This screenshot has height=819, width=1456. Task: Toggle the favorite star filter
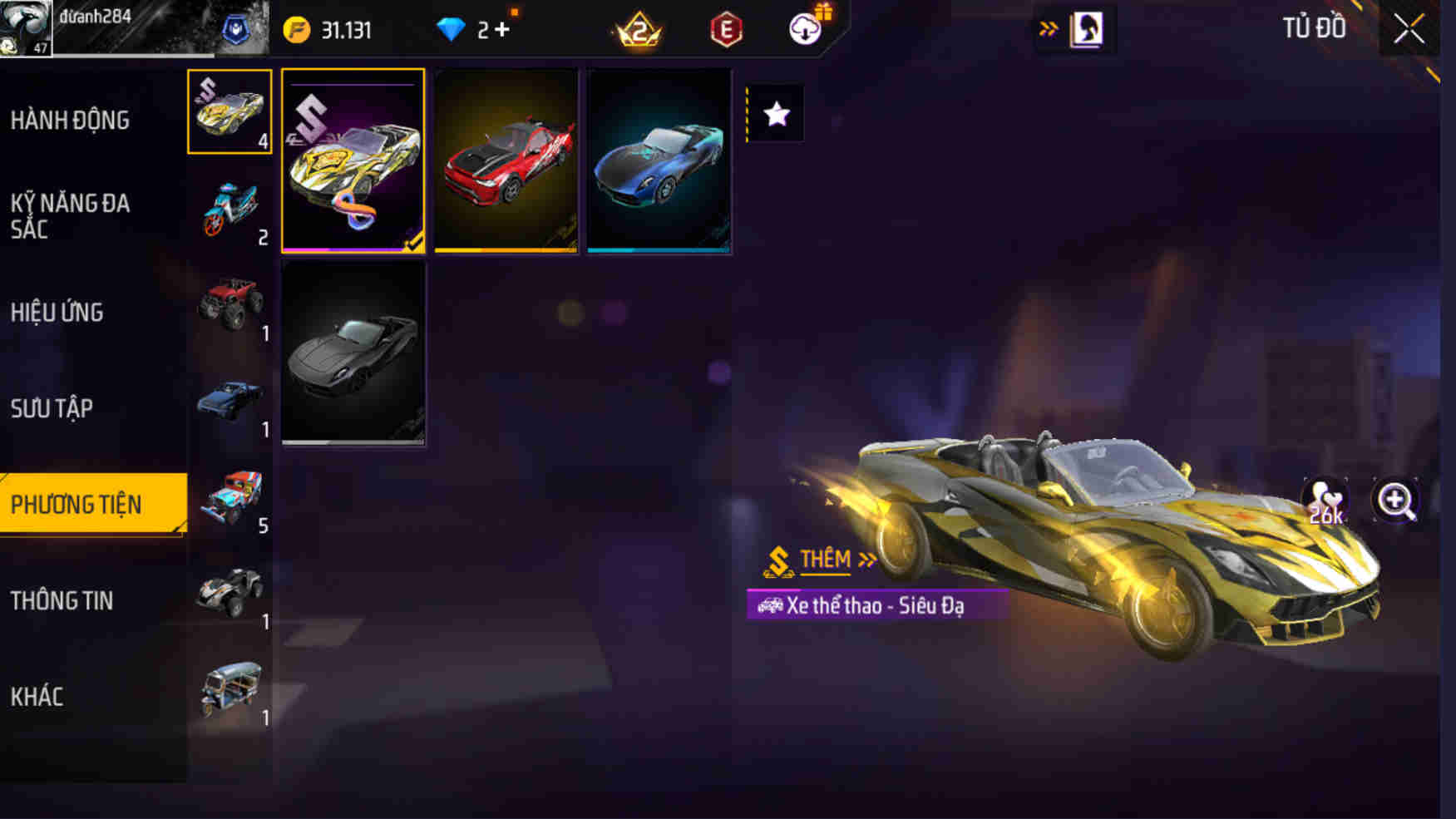pos(777,114)
